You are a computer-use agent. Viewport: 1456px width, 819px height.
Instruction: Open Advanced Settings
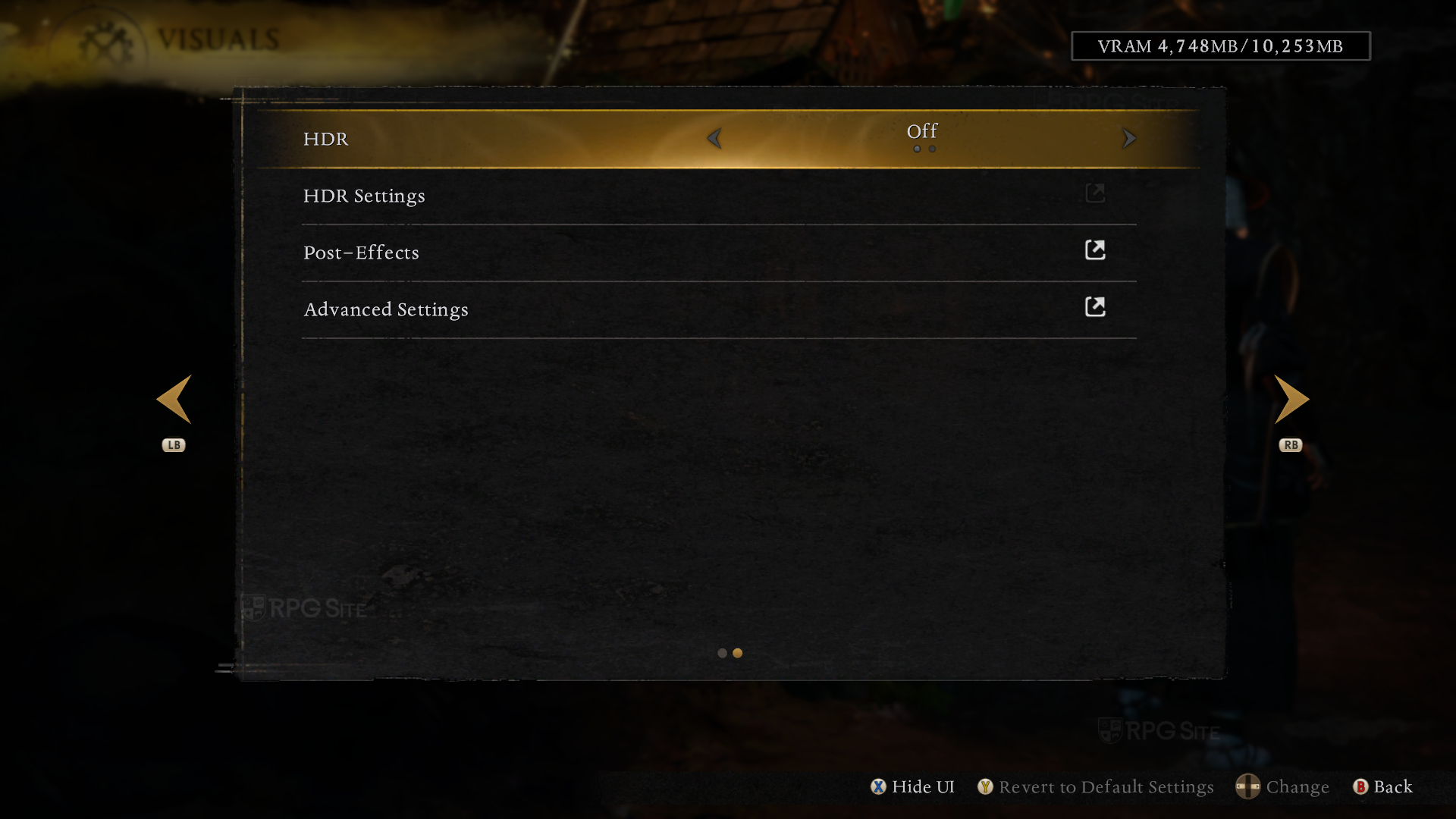(386, 309)
